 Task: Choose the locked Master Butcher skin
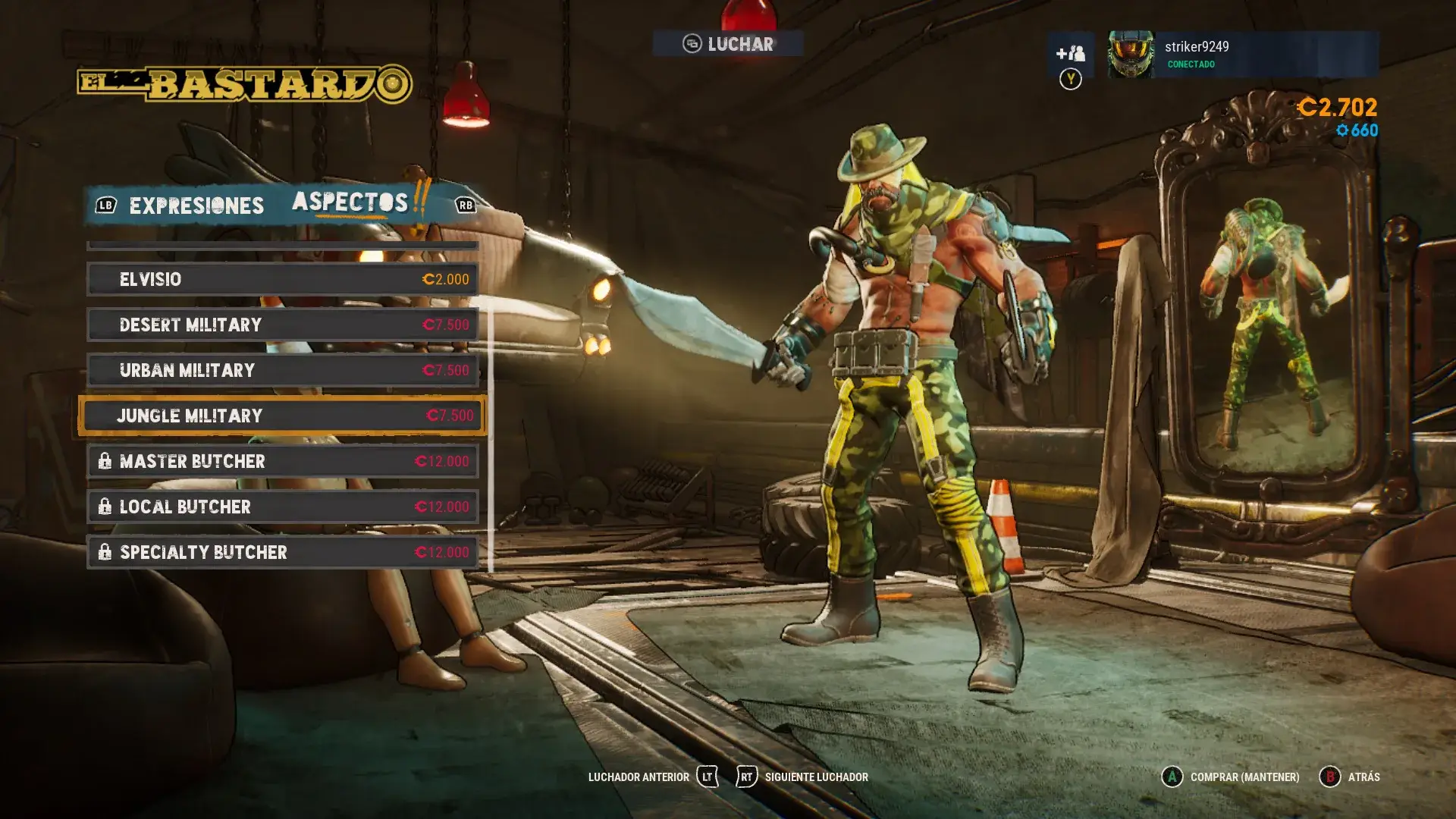pos(282,461)
